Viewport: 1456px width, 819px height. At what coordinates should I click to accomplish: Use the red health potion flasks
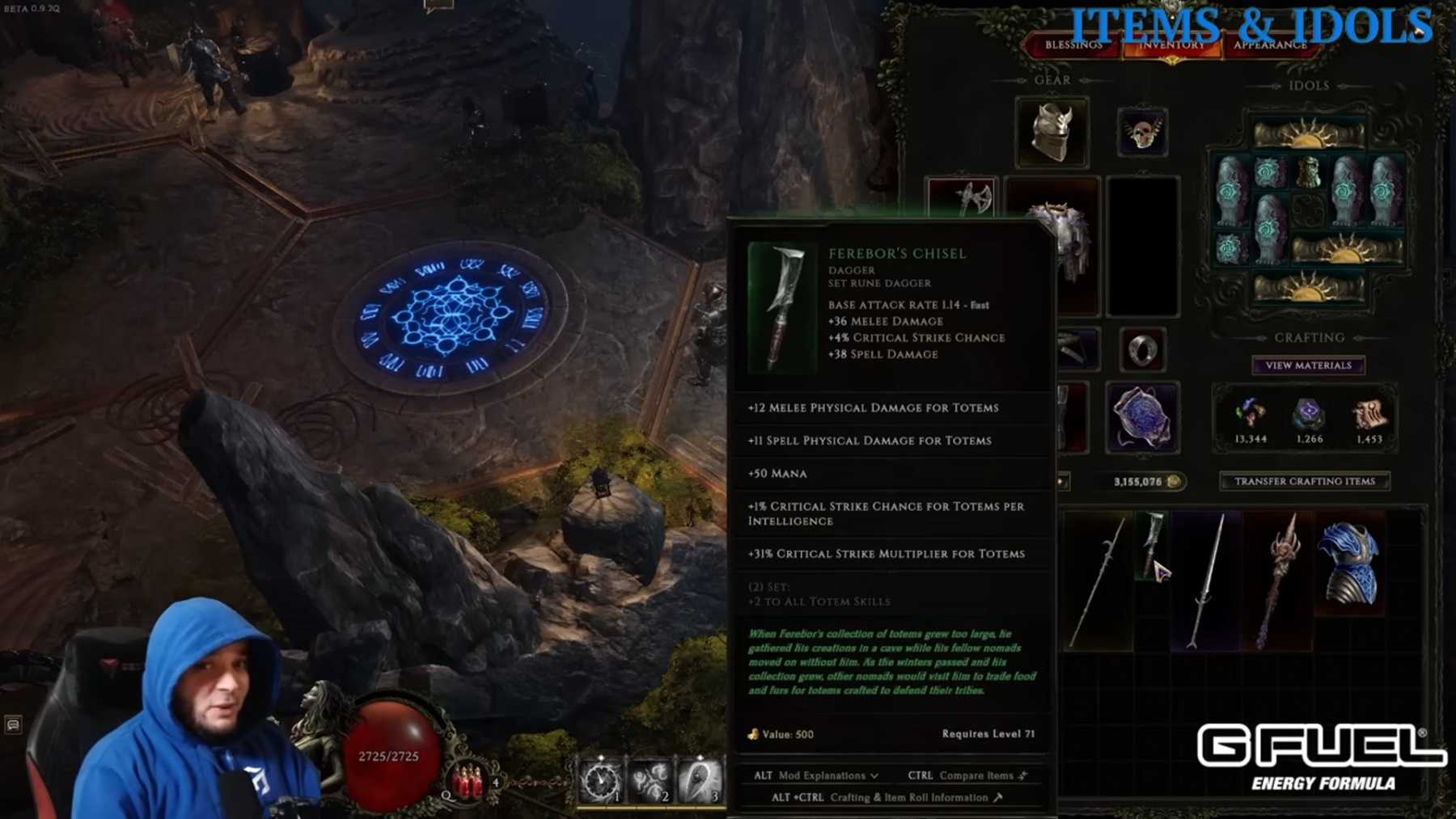click(x=468, y=782)
